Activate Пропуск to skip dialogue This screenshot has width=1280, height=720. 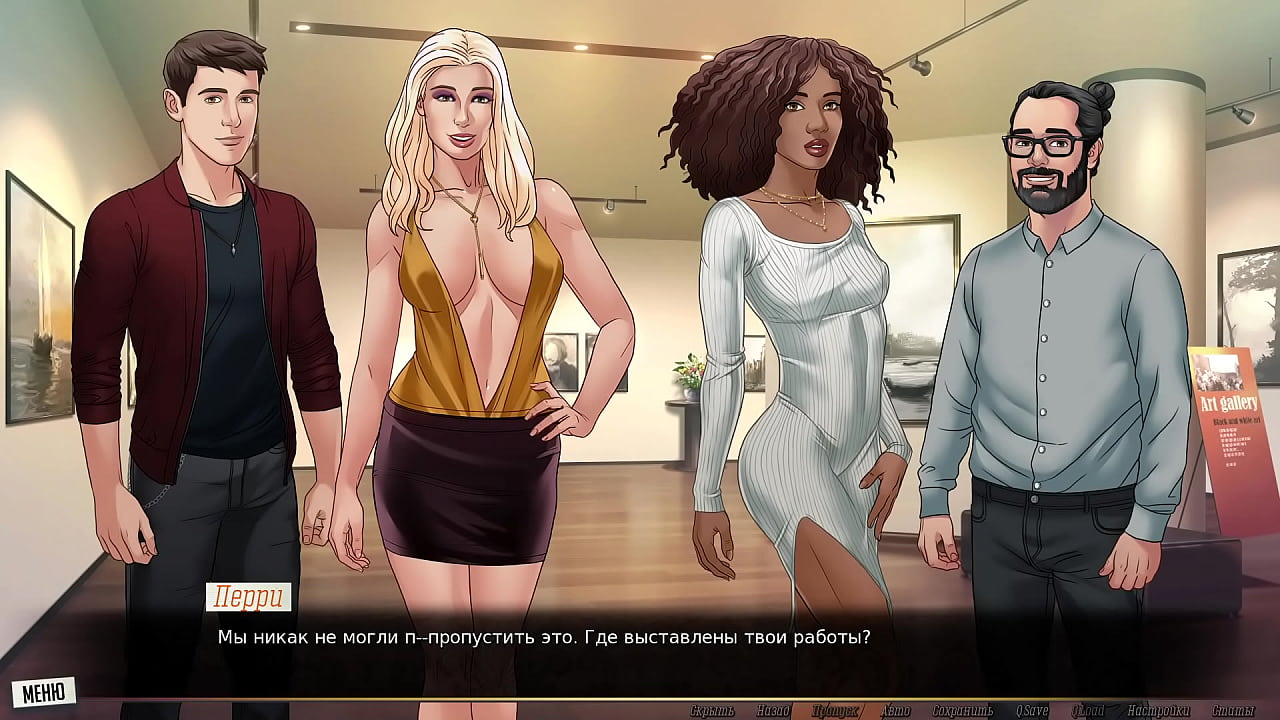click(x=834, y=711)
